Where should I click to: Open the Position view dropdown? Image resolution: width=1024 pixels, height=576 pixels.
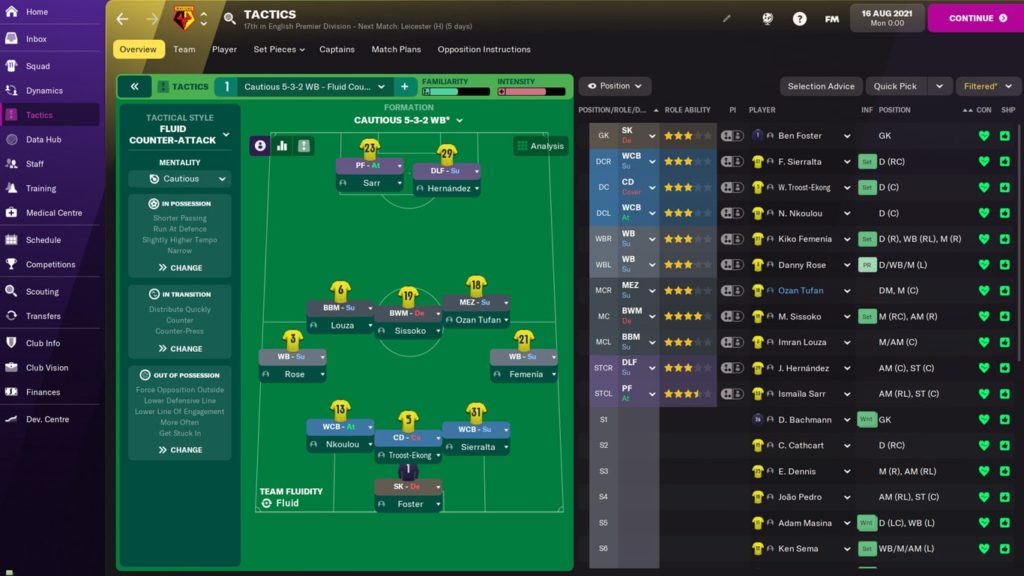coord(614,86)
